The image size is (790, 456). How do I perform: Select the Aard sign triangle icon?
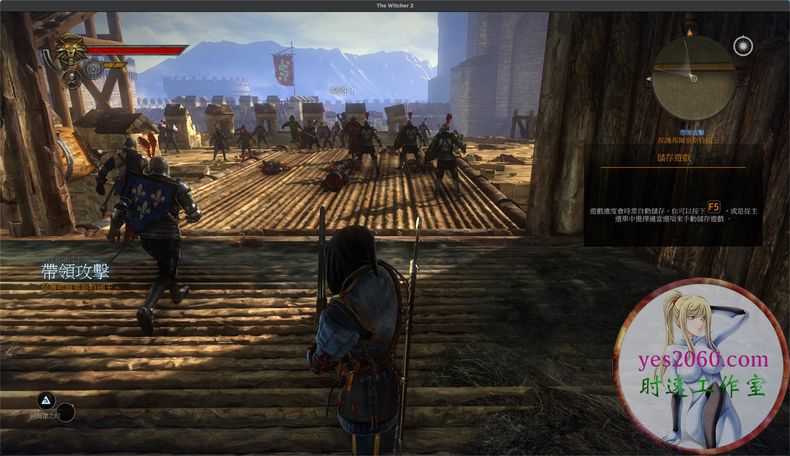44,398
